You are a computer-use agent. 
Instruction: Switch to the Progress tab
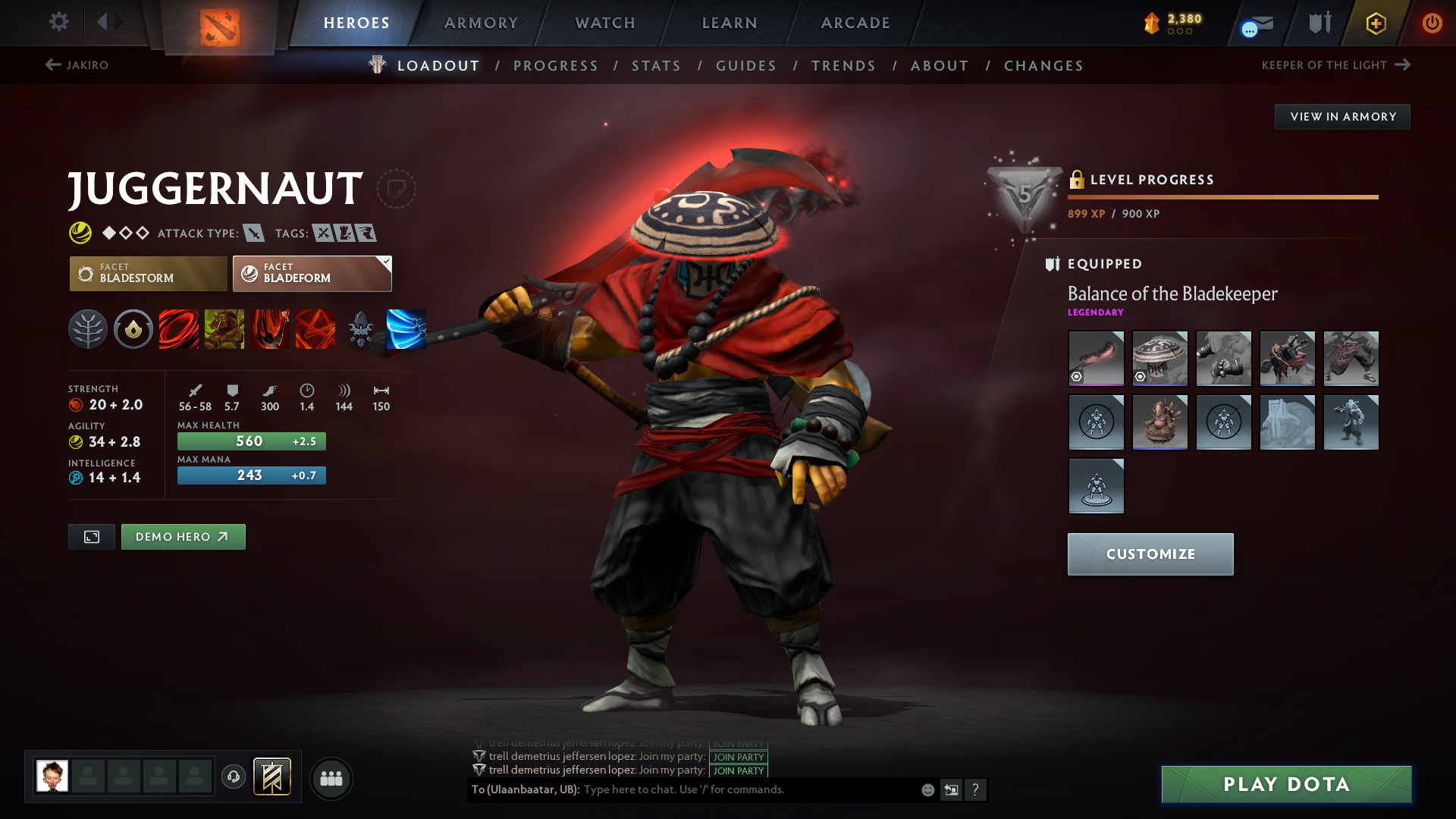click(x=556, y=66)
